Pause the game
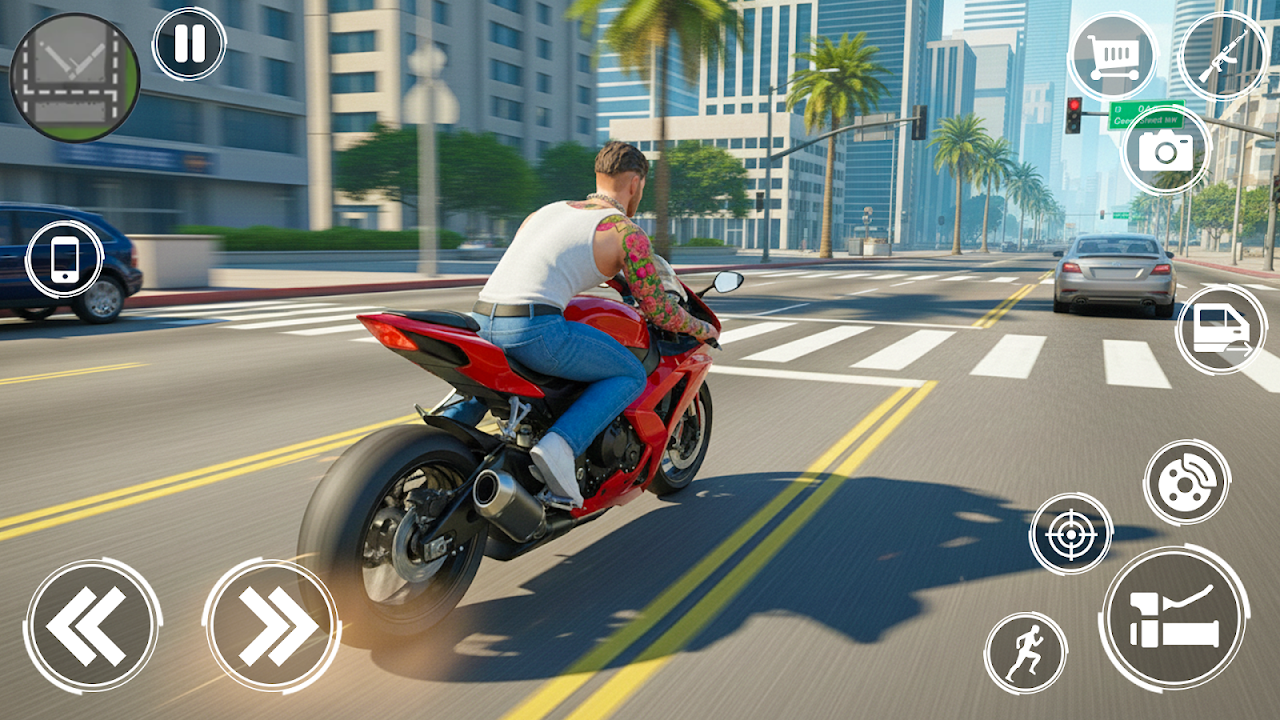This screenshot has width=1280, height=720. pos(189,44)
